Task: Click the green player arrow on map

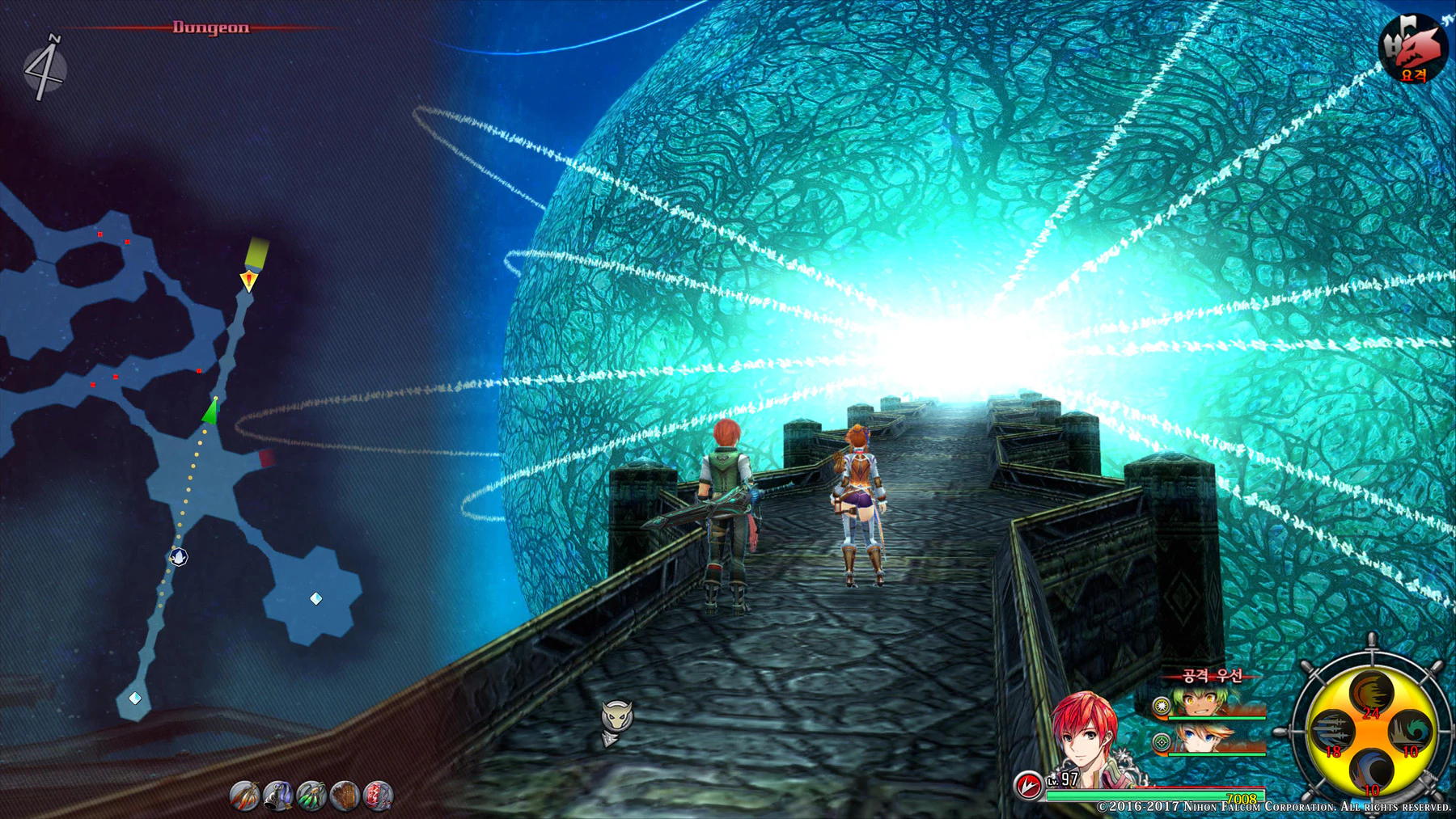Action: click(210, 412)
